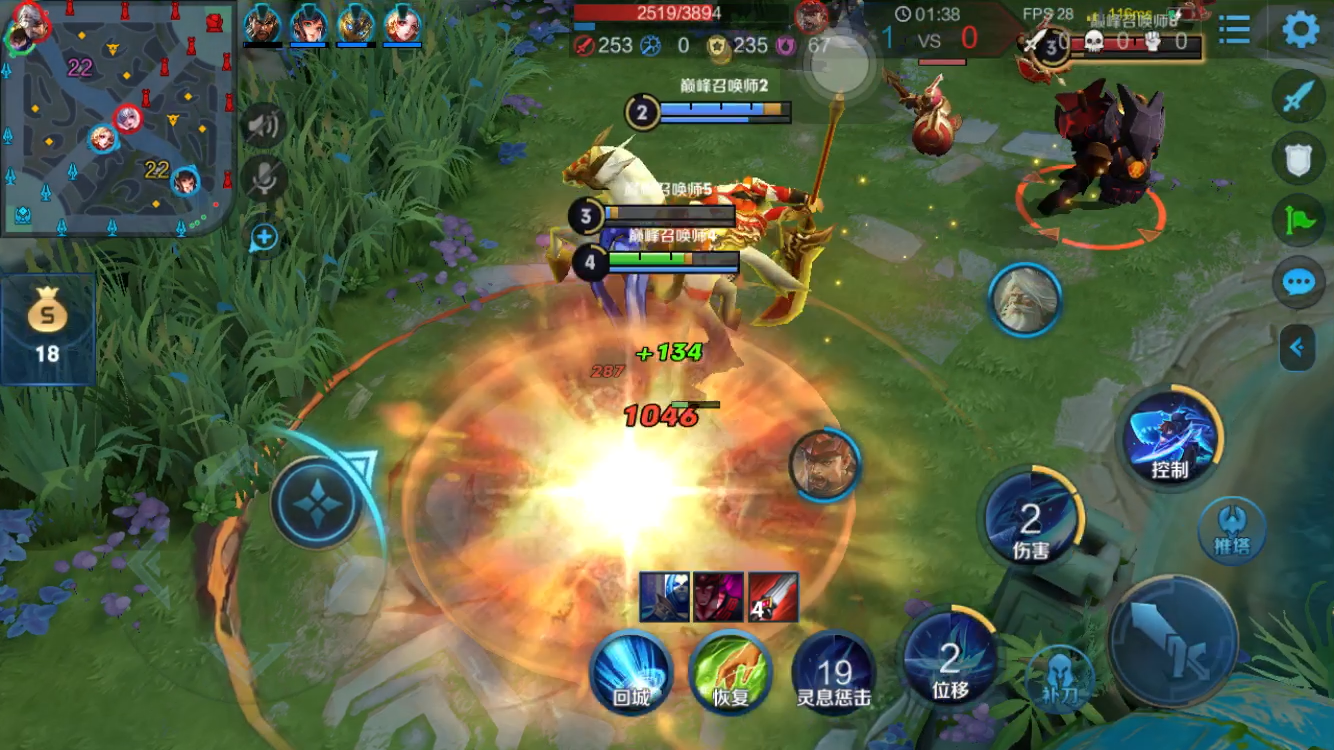
Task: Open the scoreboard list icon
Action: pos(1235,30)
